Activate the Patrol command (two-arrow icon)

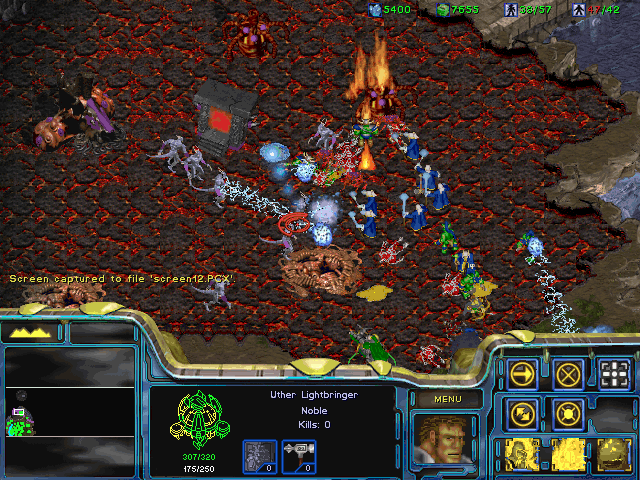523,413
